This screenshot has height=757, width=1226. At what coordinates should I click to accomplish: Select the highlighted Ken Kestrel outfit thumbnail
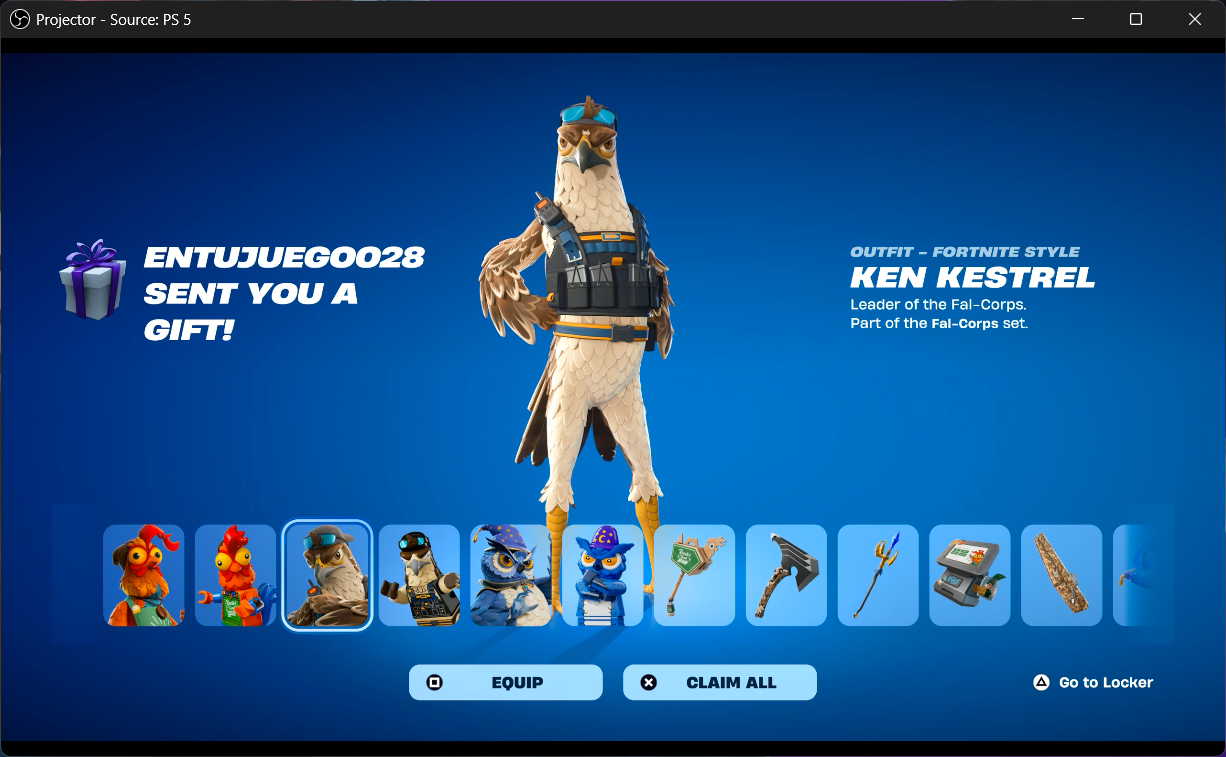coord(327,575)
